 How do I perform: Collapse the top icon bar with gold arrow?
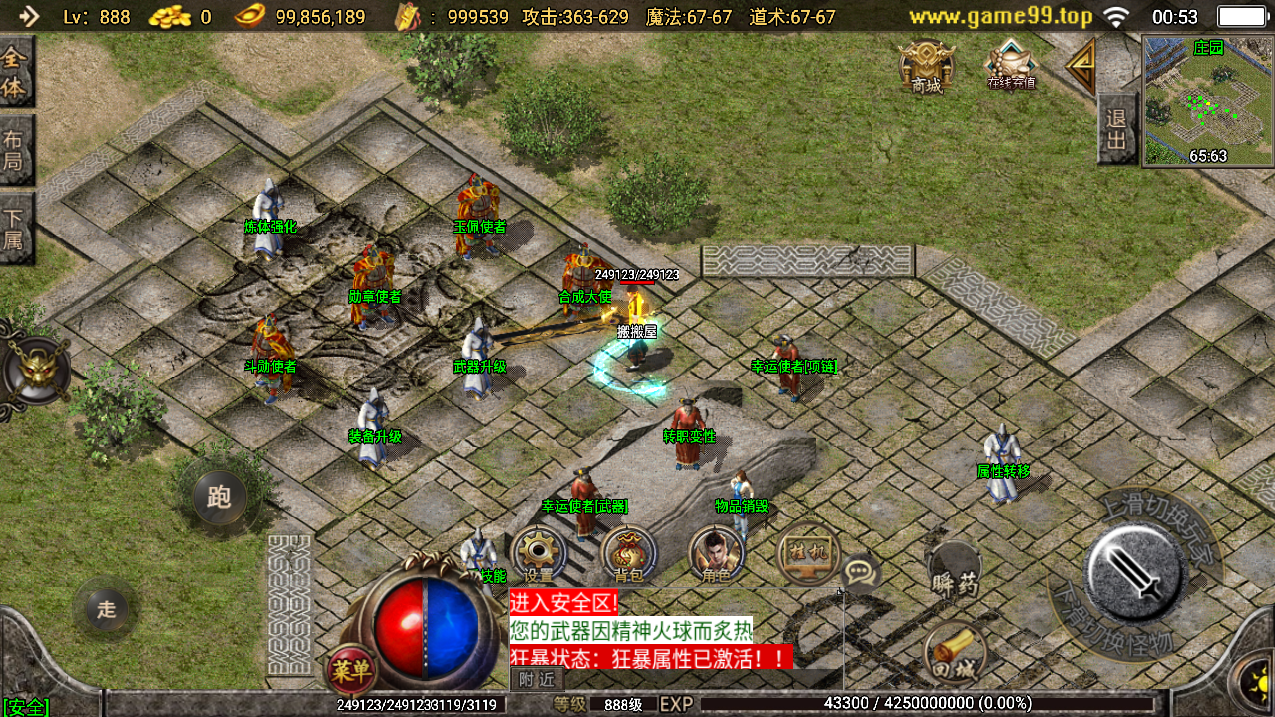click(1080, 66)
